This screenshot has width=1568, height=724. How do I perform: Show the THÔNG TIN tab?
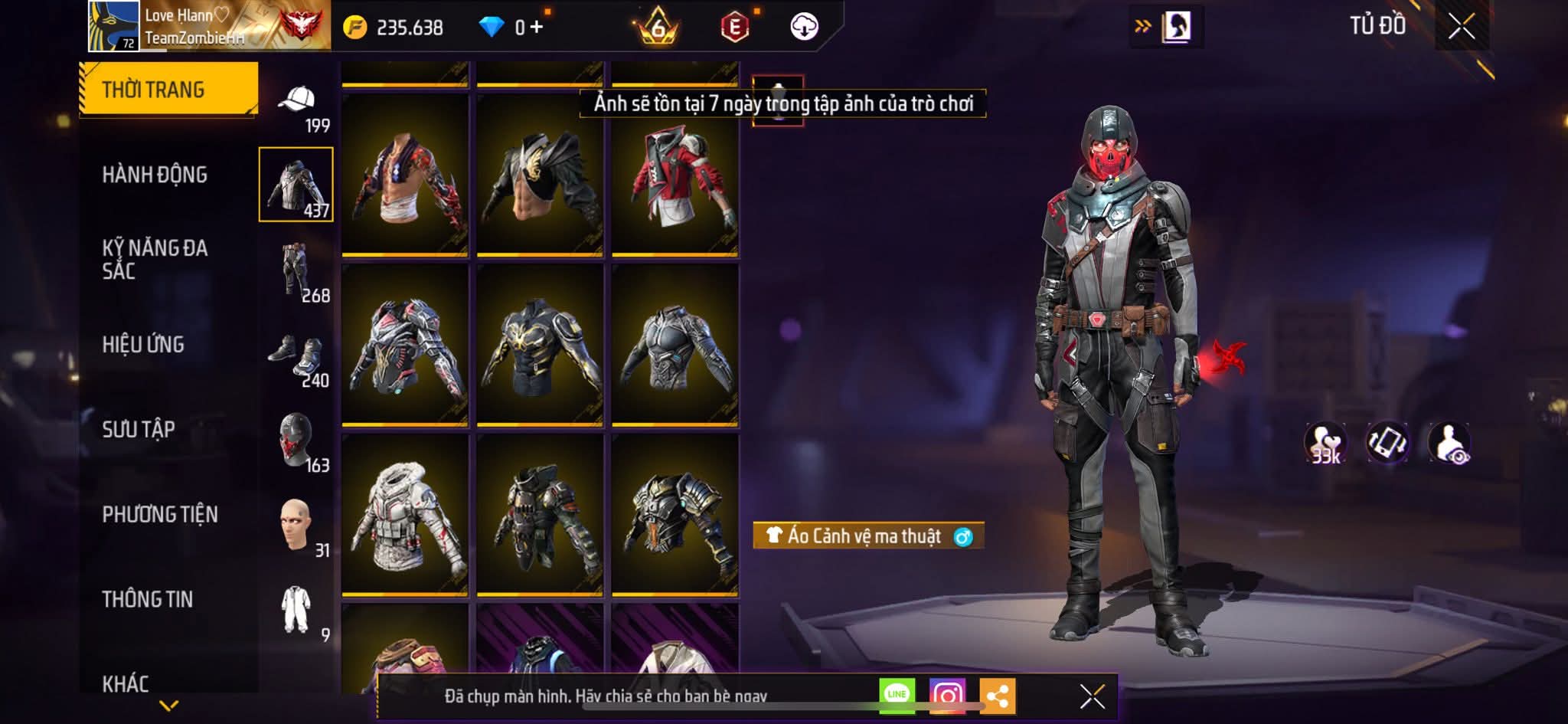[148, 599]
